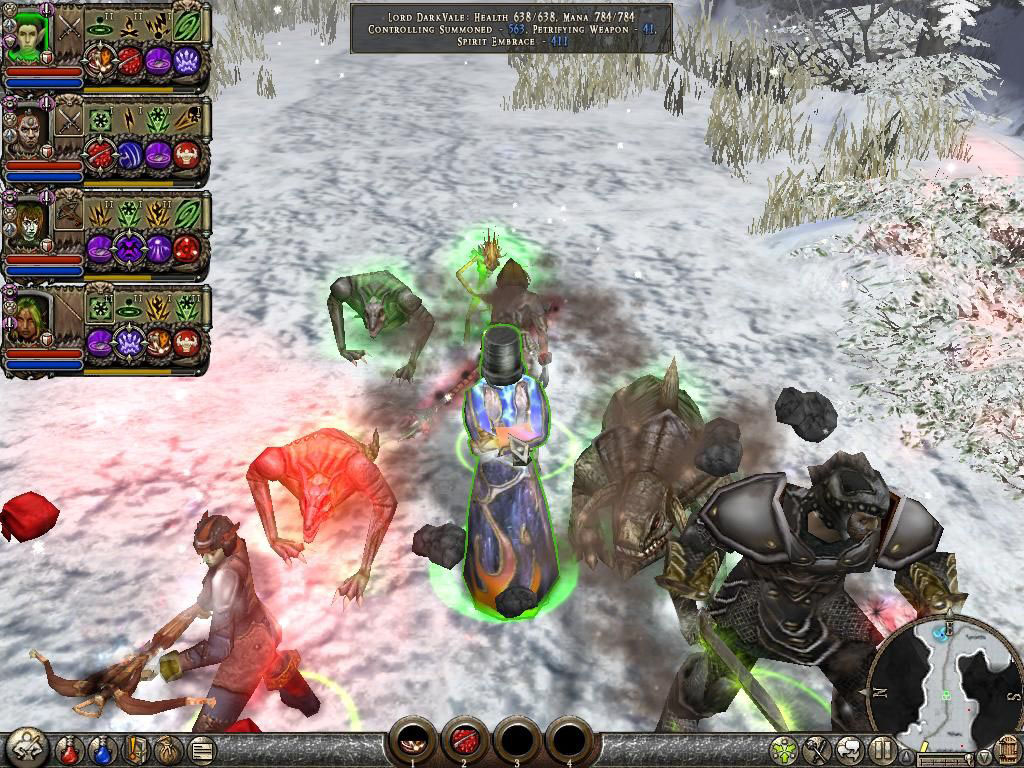Click the third character's crossbow weapon slot
The image size is (1024, 768).
[x=69, y=213]
